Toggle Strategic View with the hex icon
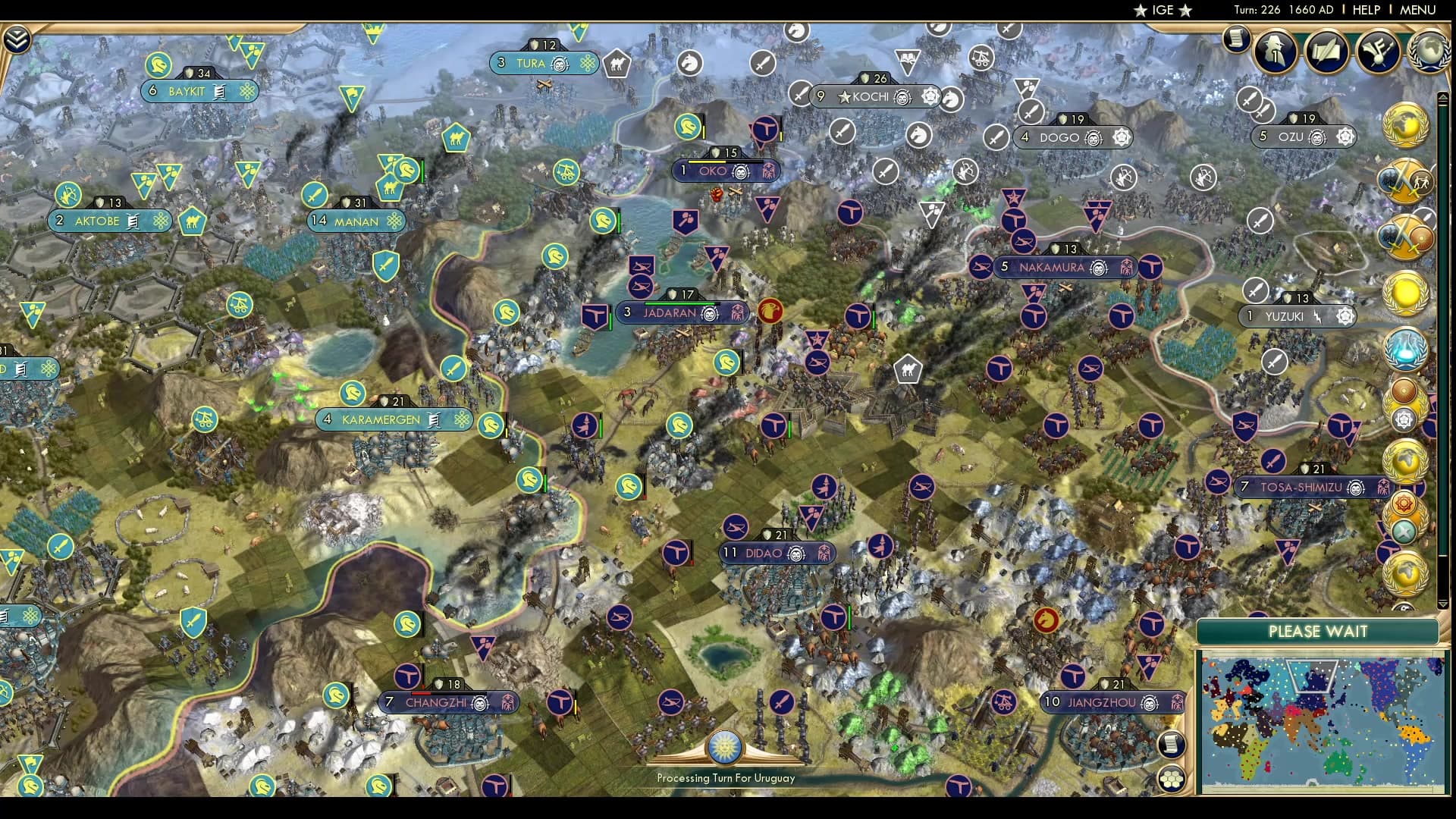The width and height of the screenshot is (1456, 819). coord(1171,779)
